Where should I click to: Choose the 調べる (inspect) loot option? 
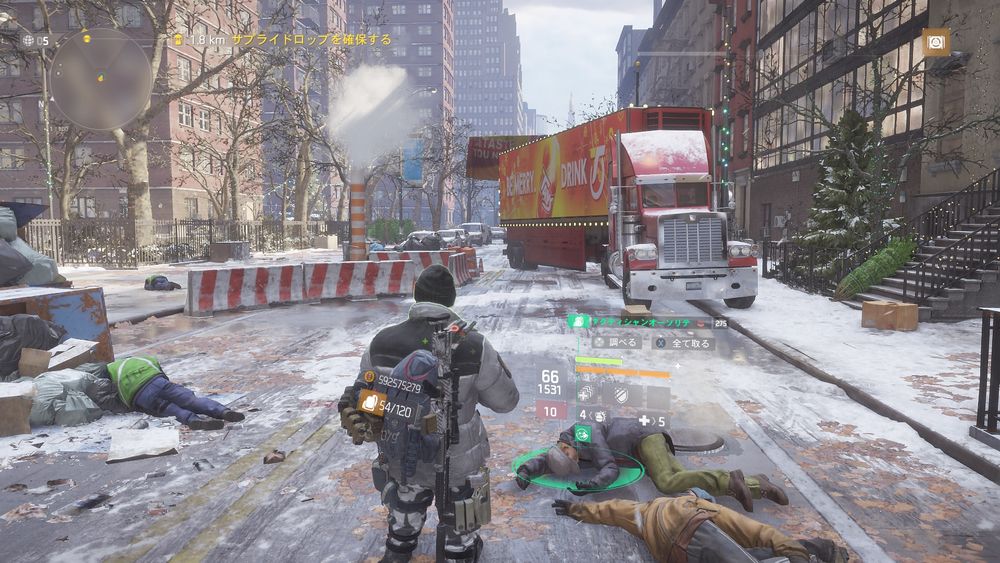[613, 342]
